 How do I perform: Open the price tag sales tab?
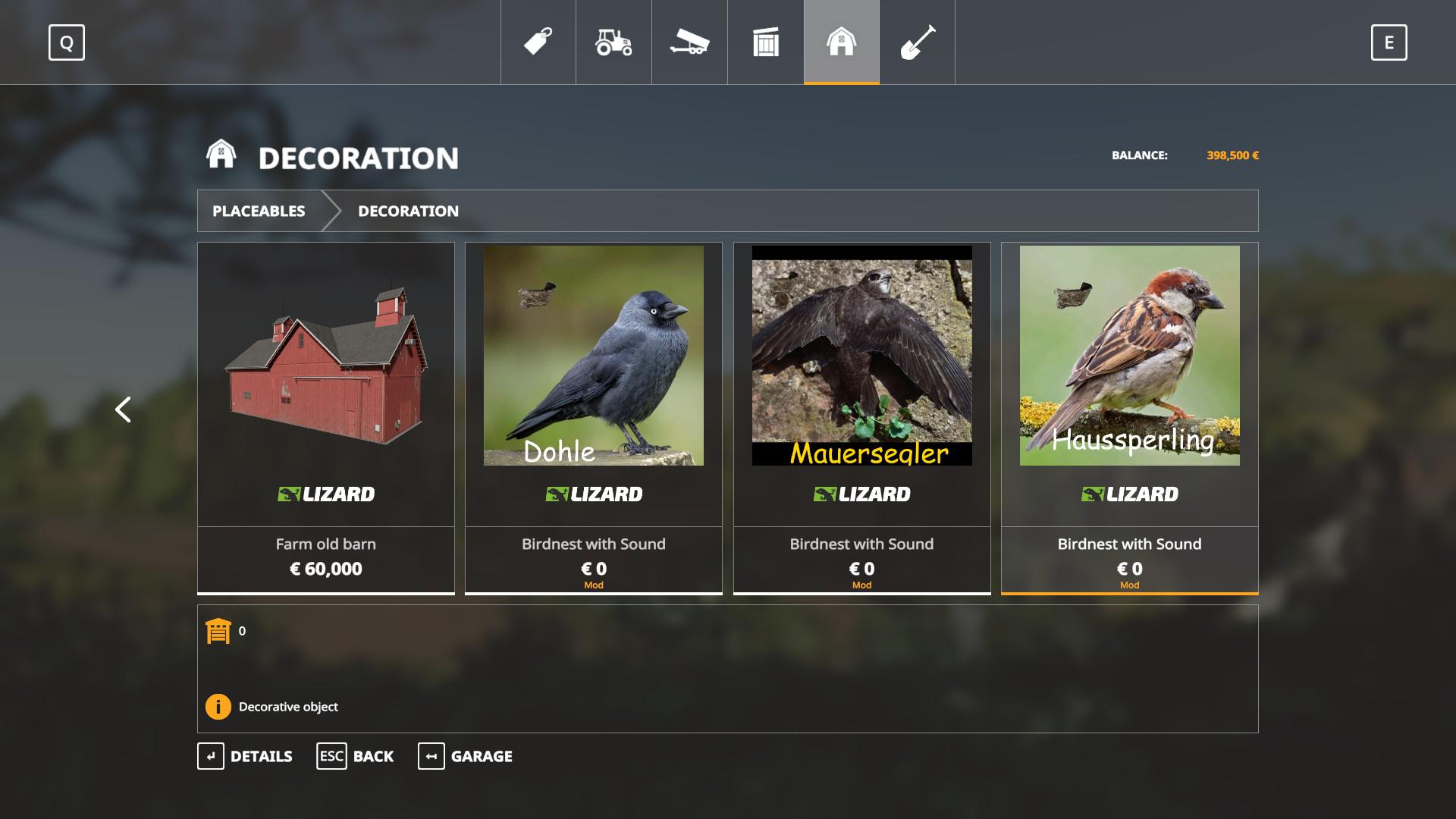coord(538,42)
